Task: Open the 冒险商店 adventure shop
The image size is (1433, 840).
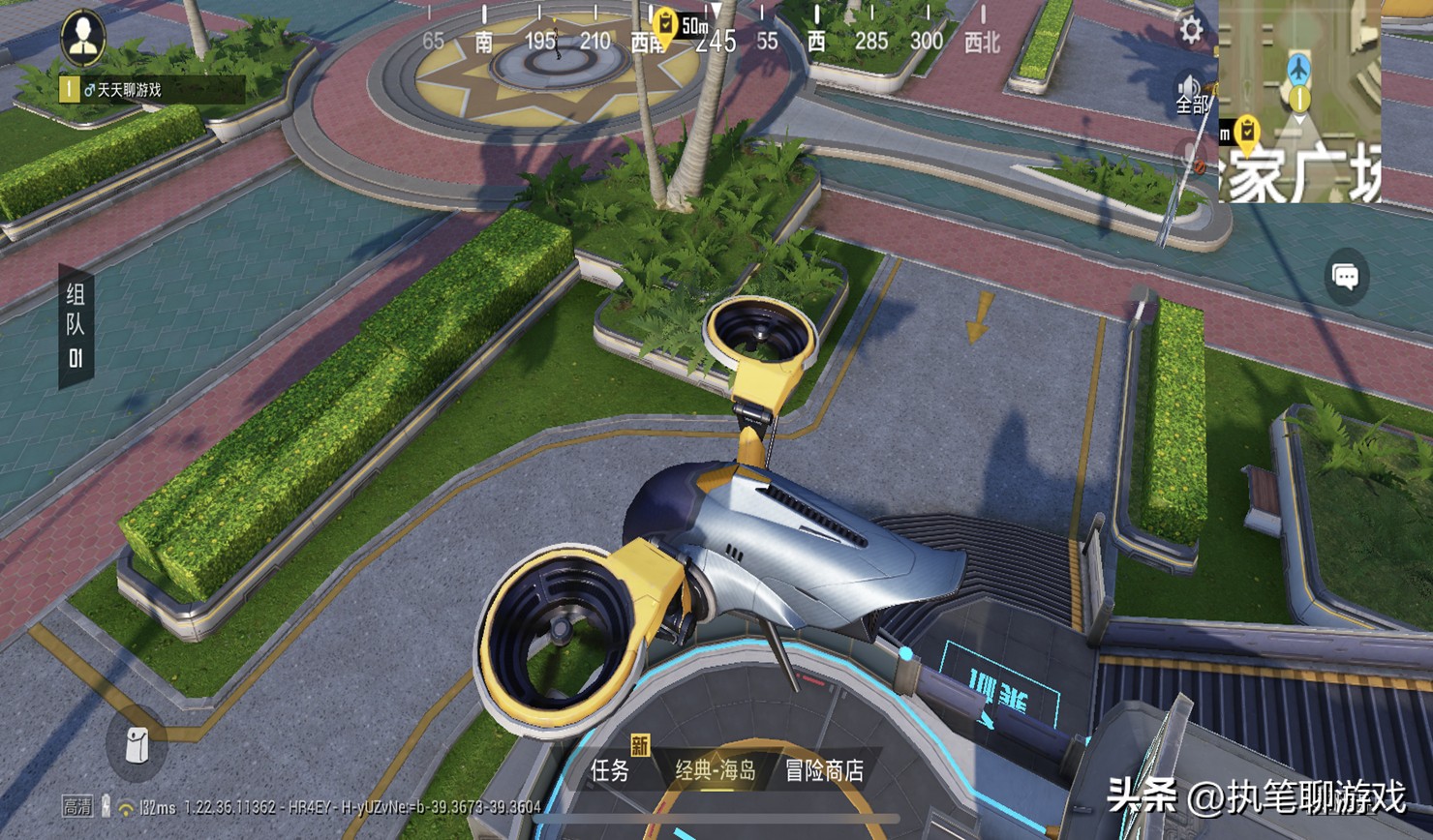Action: tap(824, 770)
